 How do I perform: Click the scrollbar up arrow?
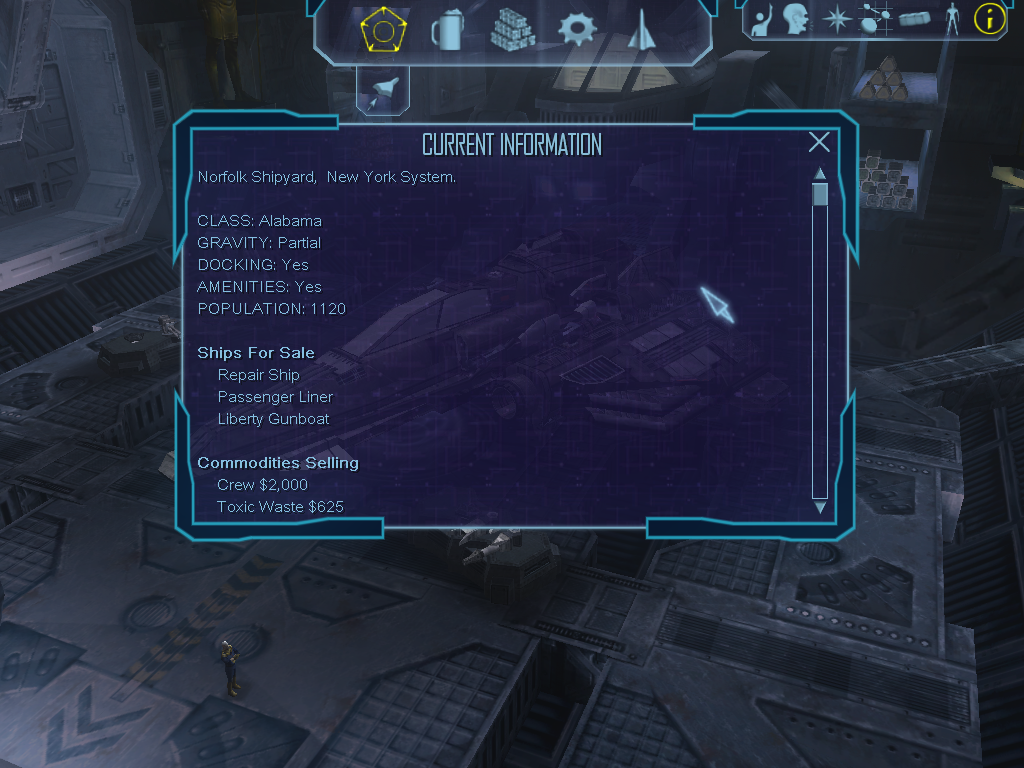pyautogui.click(x=820, y=174)
